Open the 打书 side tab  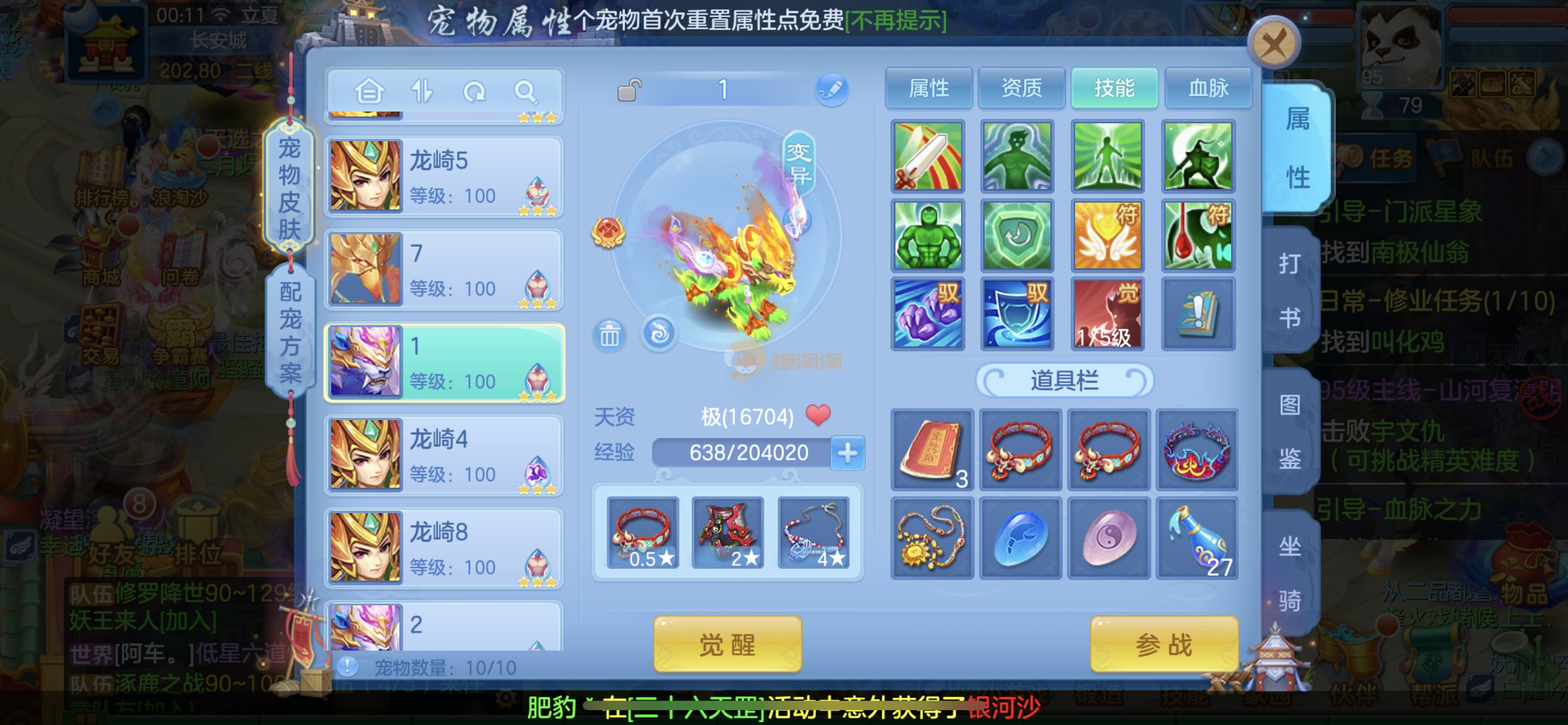(x=1290, y=290)
